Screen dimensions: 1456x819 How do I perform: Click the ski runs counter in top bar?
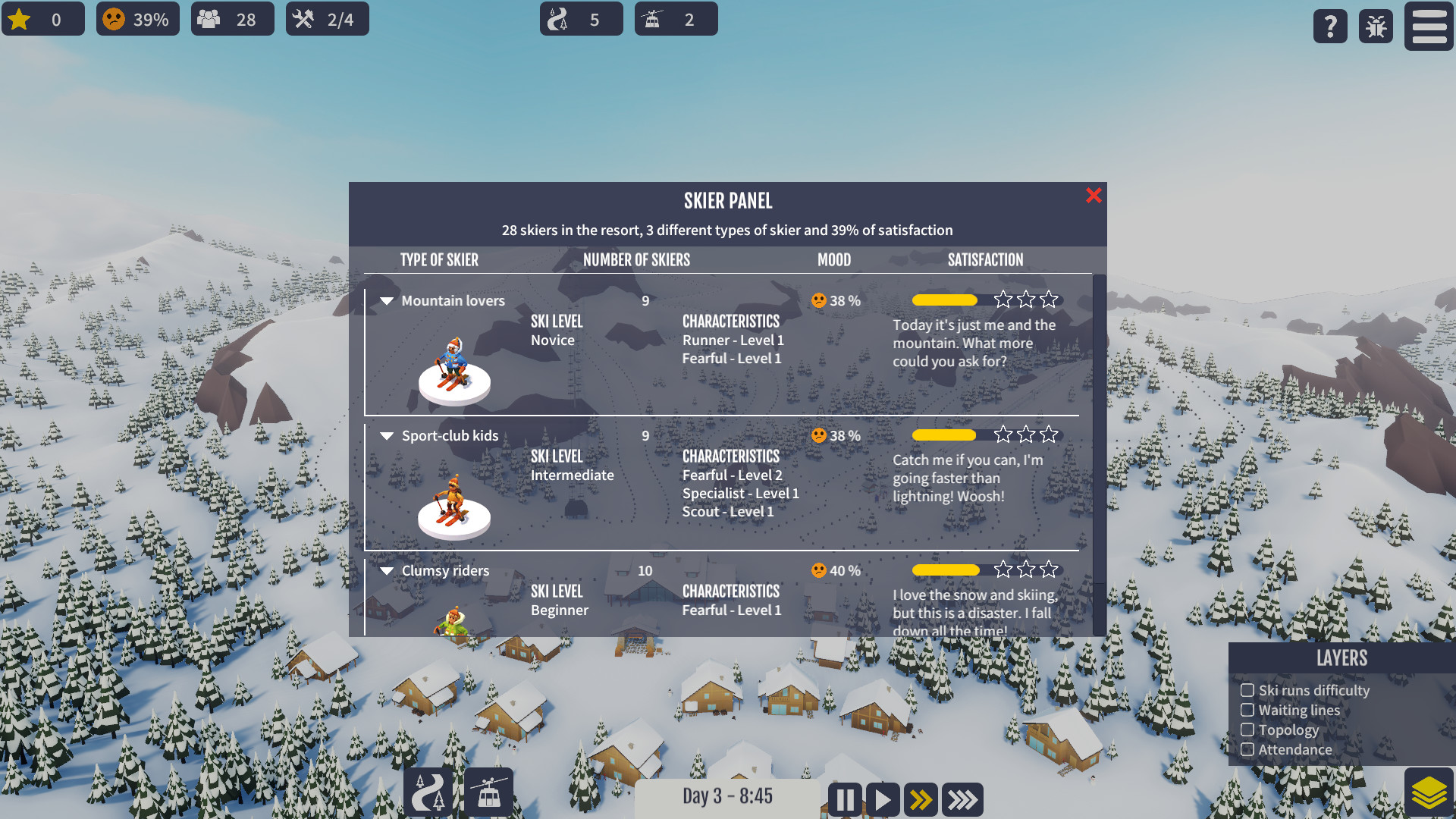(581, 18)
